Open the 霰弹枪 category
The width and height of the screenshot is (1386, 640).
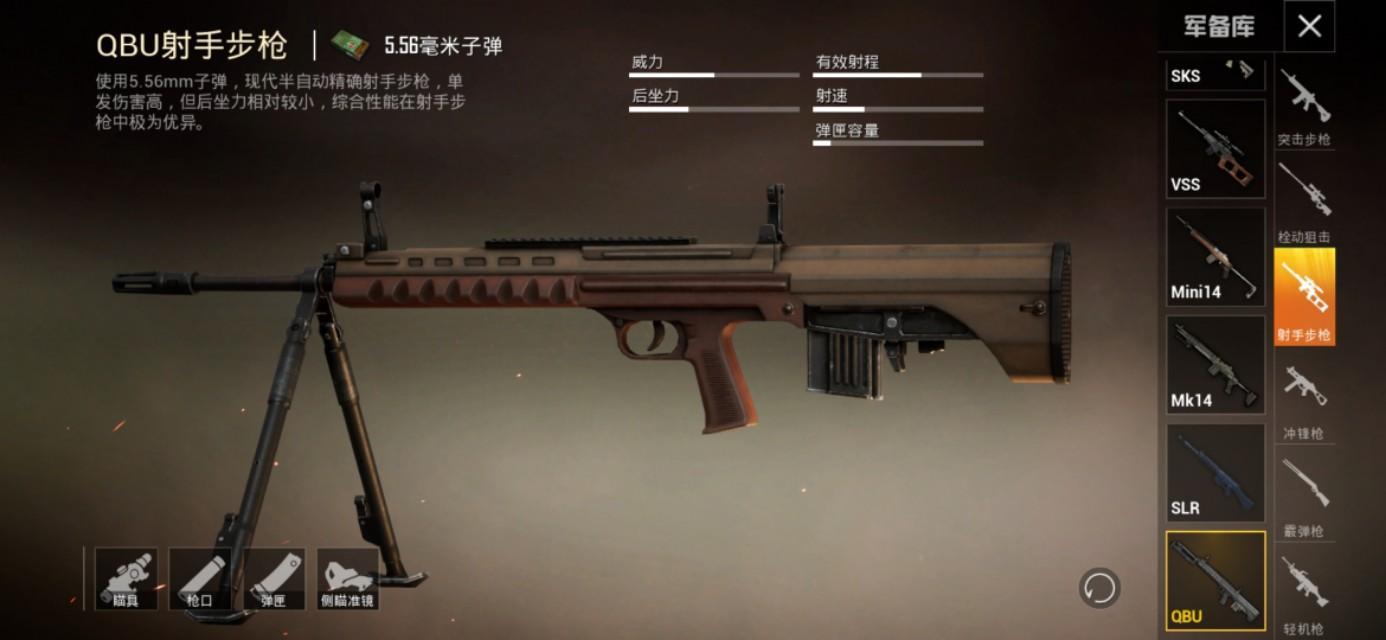click(1304, 494)
